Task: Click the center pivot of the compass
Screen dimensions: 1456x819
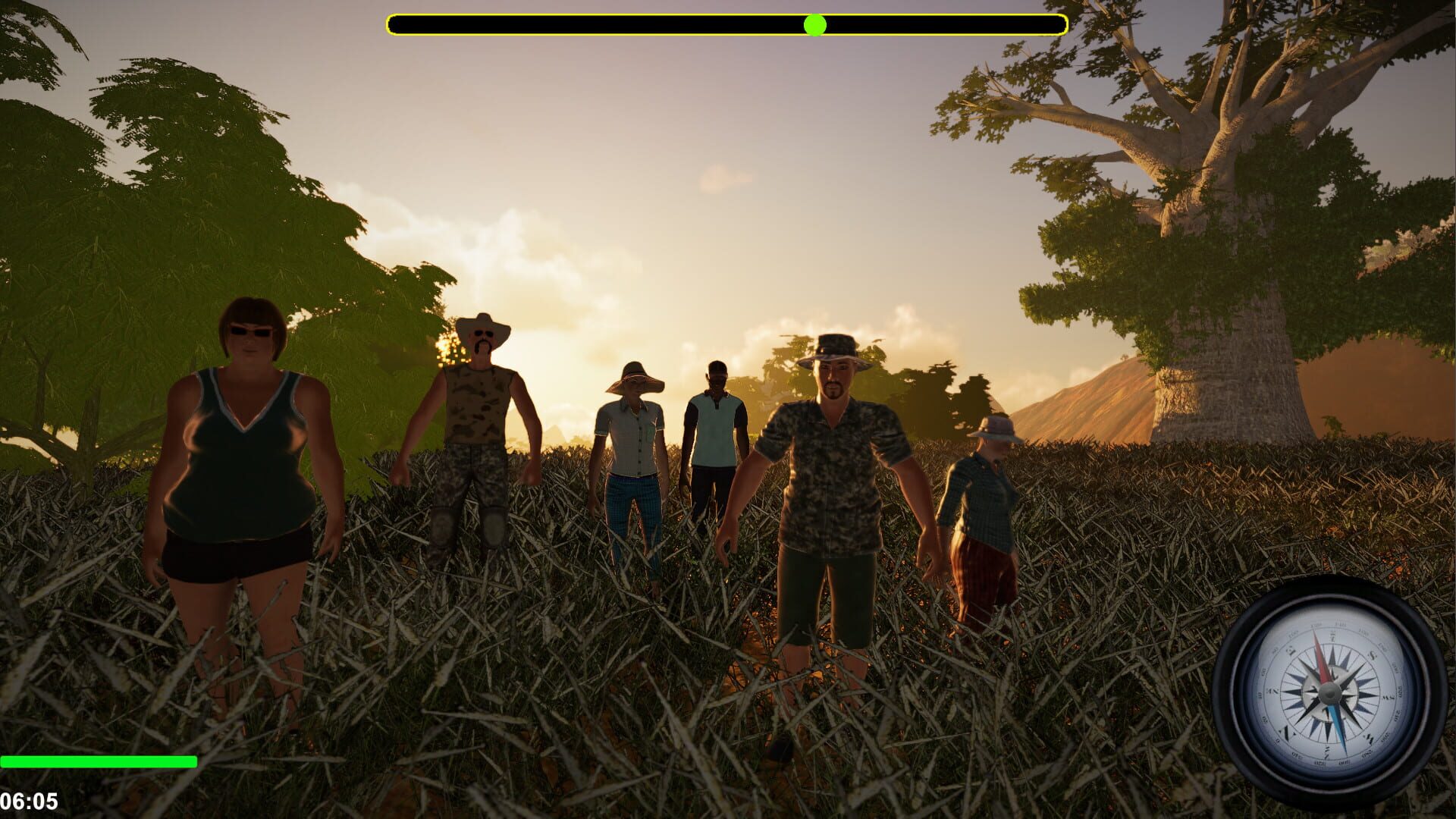Action: click(1329, 694)
